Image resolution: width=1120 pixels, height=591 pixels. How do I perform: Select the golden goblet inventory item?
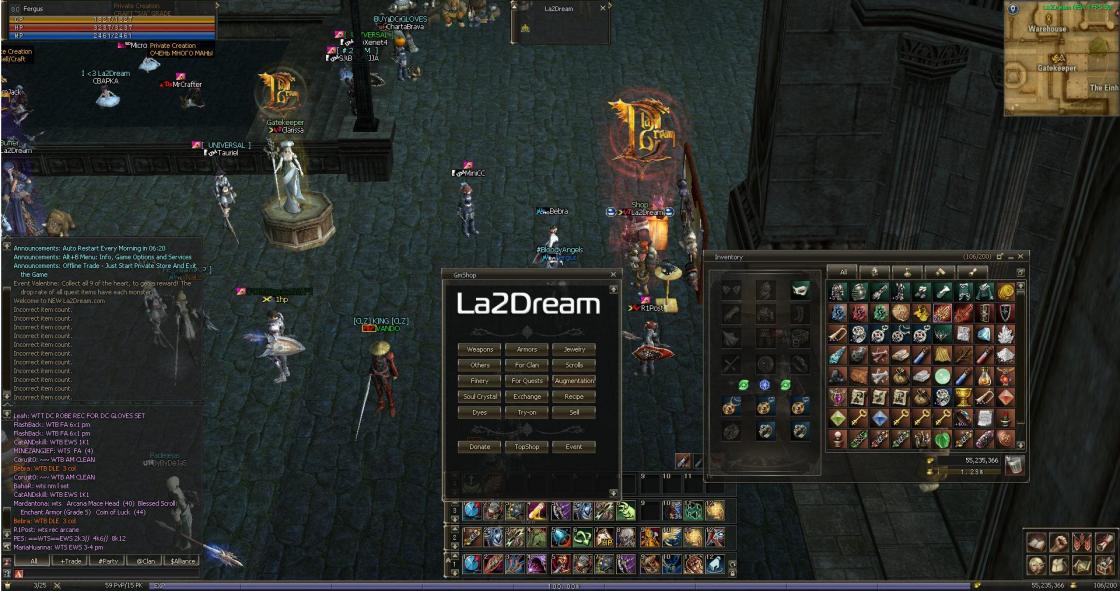click(x=963, y=397)
